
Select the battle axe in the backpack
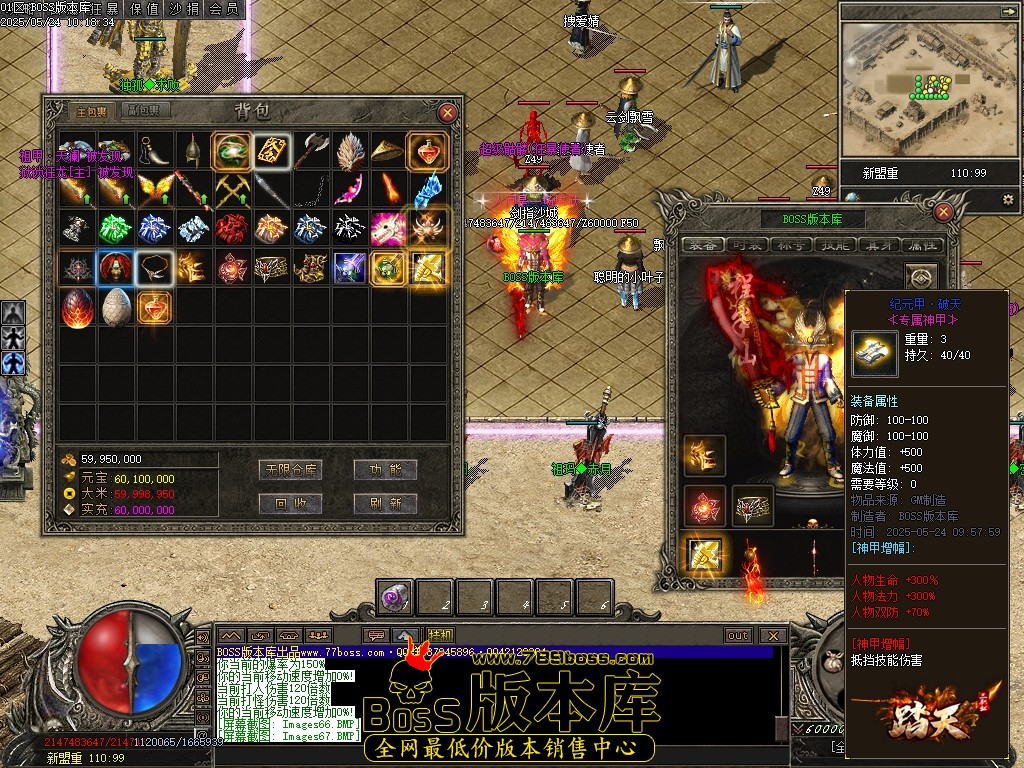pos(310,150)
